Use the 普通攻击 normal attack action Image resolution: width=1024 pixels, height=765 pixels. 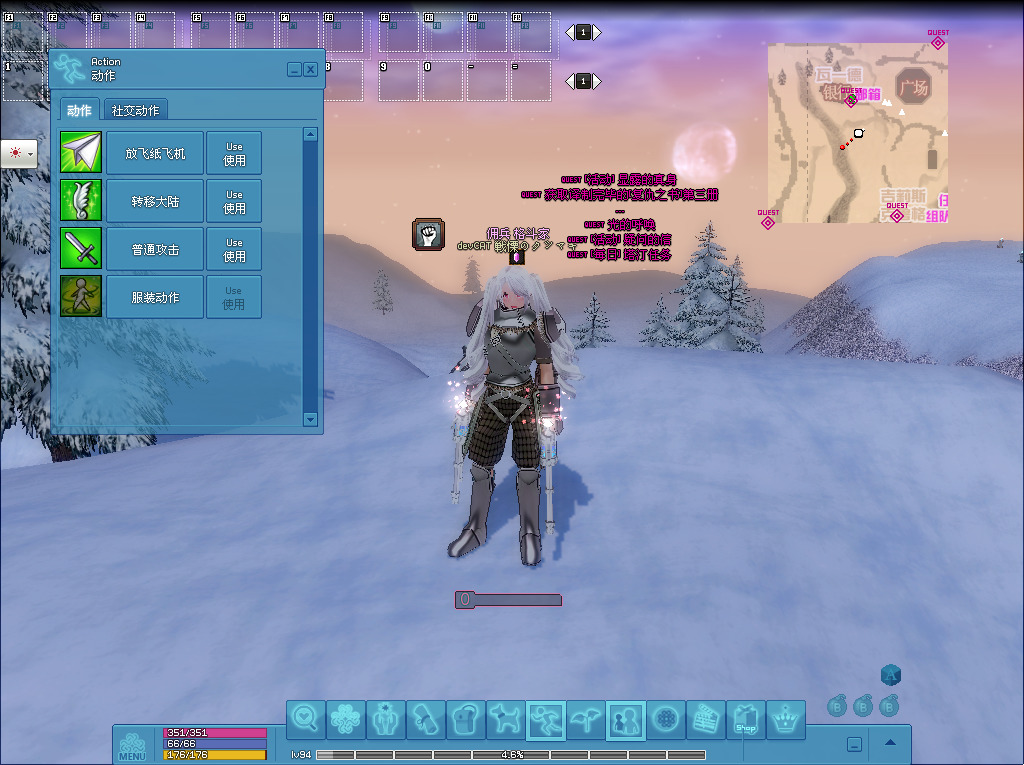(x=234, y=249)
